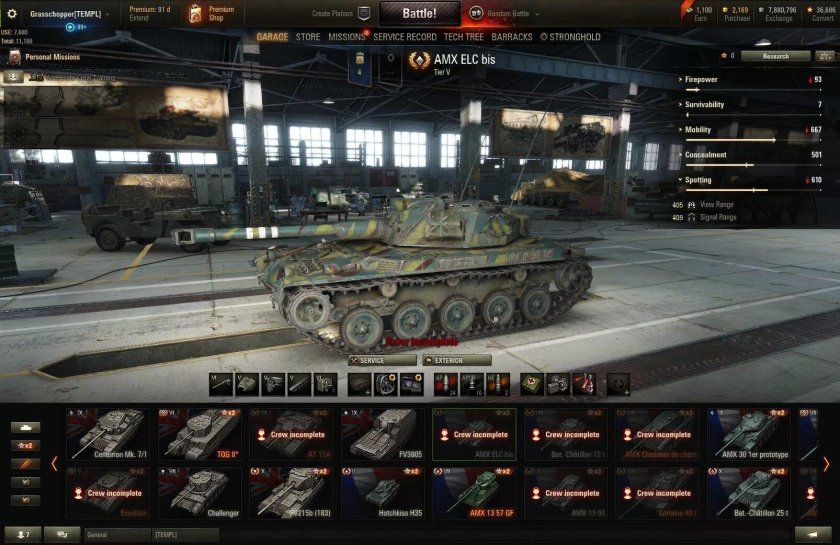This screenshot has width=840, height=545.
Task: Choose the TOG II* in the carousel
Action: pos(201,434)
